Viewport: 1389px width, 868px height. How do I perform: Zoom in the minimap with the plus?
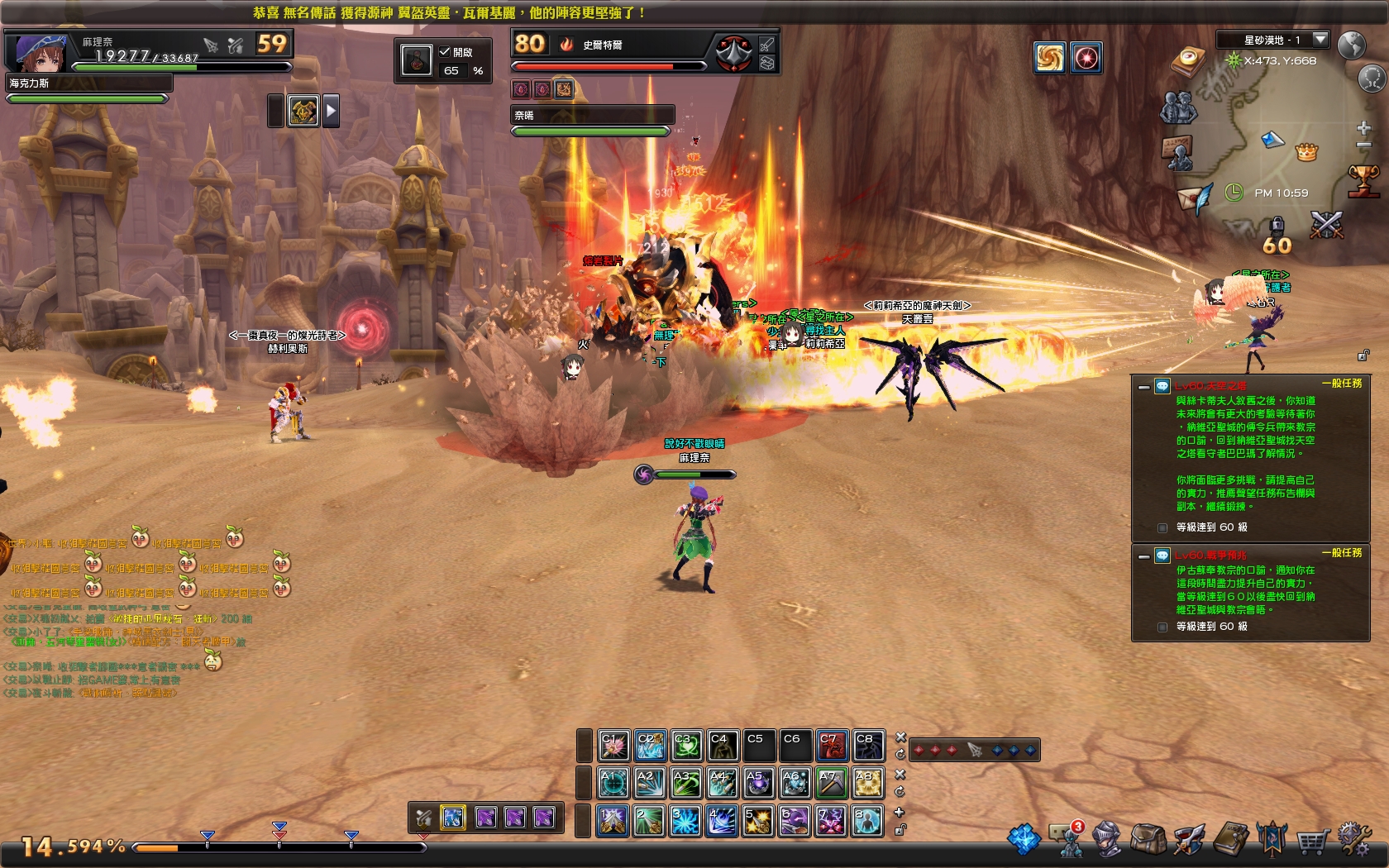[1364, 127]
